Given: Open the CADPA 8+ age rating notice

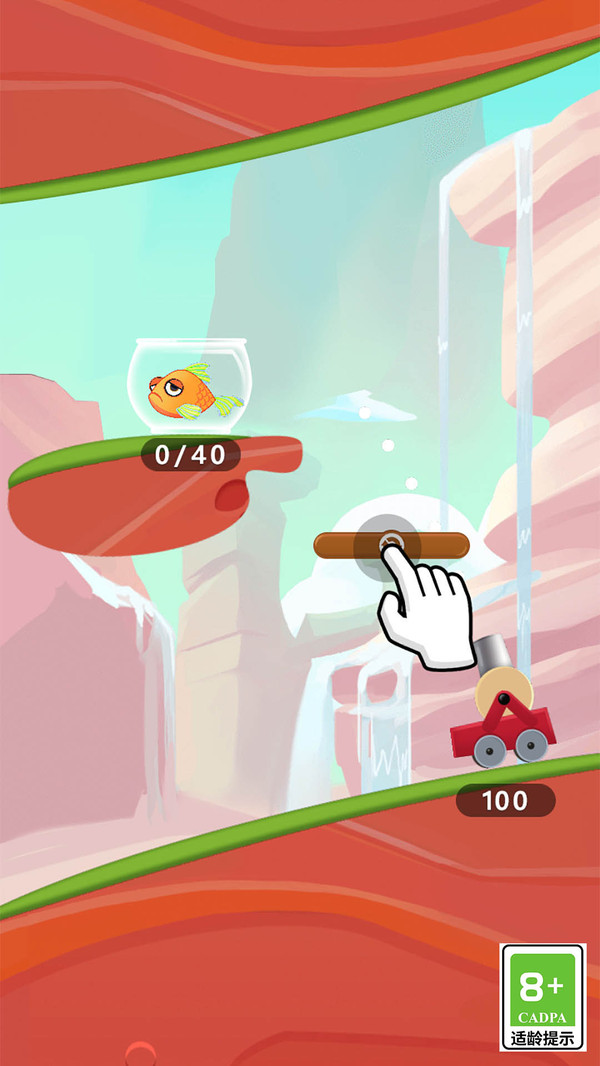Looking at the screenshot, I should click(x=543, y=996).
